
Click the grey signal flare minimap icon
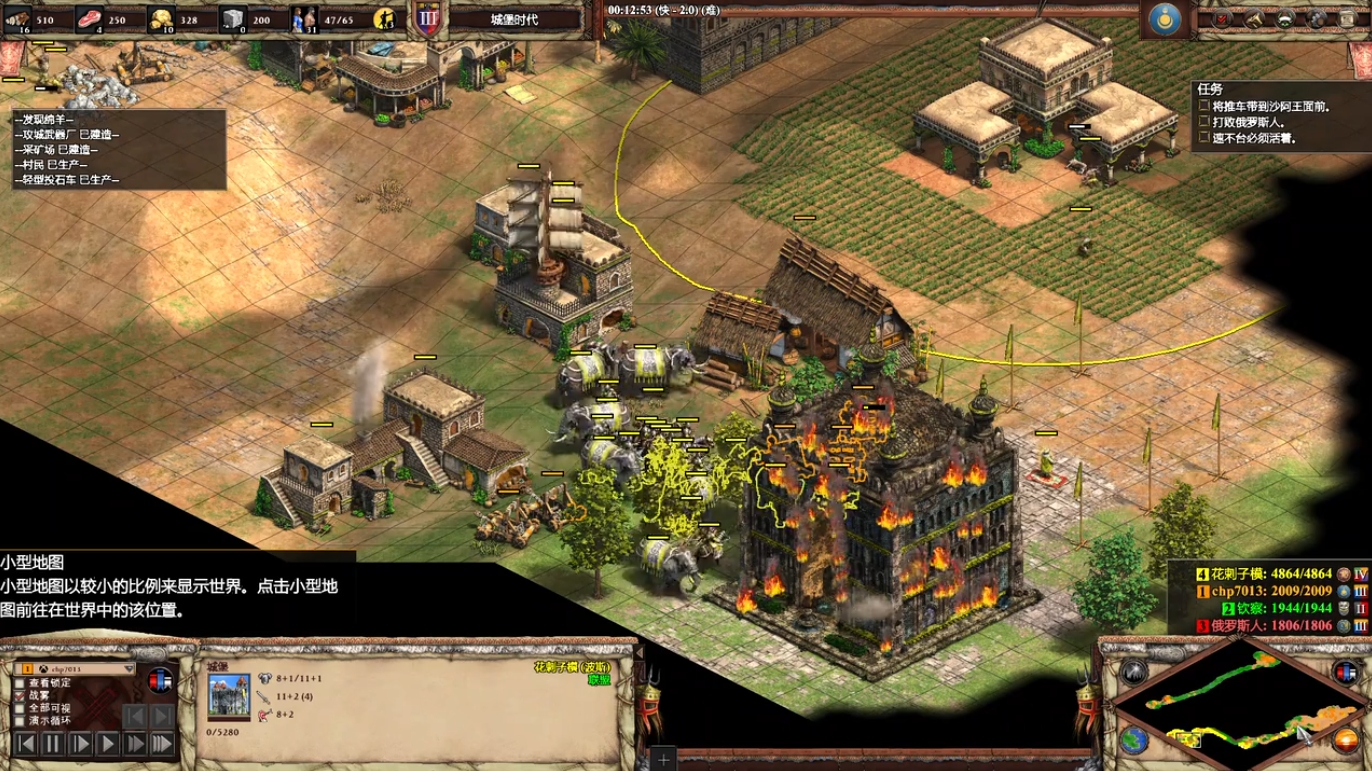point(1133,671)
